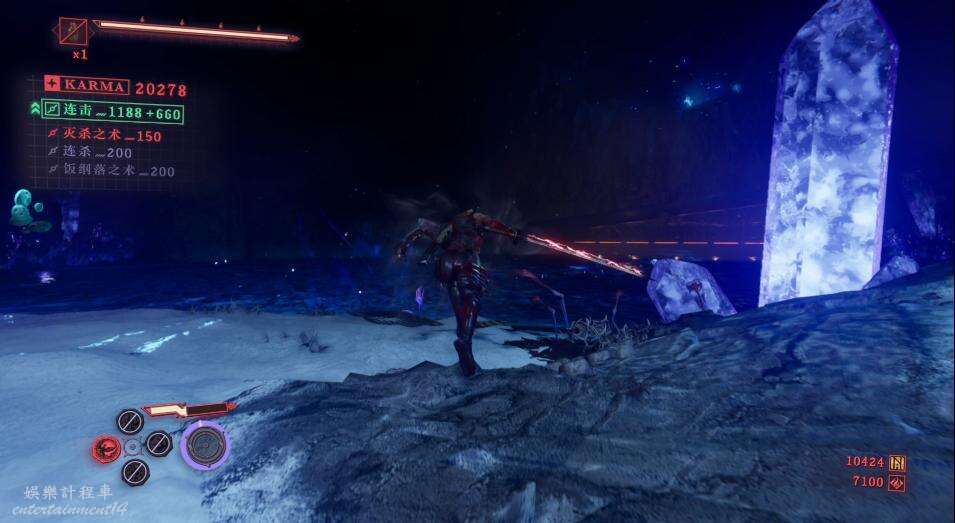Viewport: 955px width, 523px height.
Task: Click the gold currency icon
Action: (x=897, y=462)
